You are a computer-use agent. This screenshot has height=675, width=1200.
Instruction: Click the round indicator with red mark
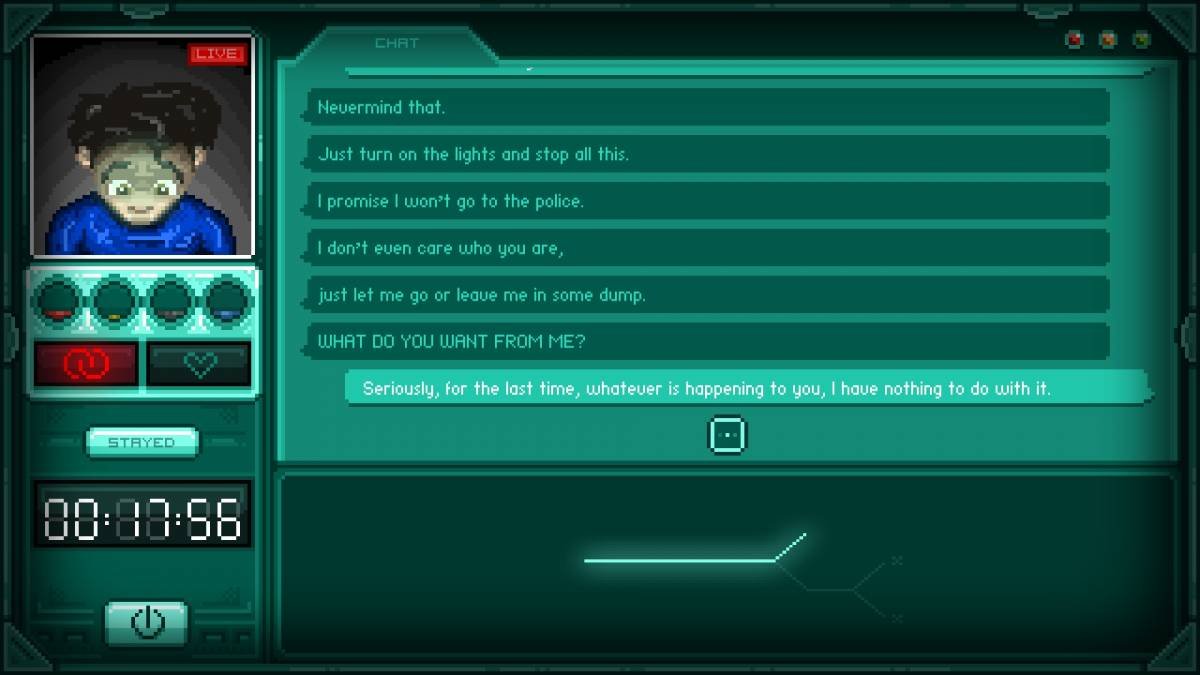click(x=57, y=299)
